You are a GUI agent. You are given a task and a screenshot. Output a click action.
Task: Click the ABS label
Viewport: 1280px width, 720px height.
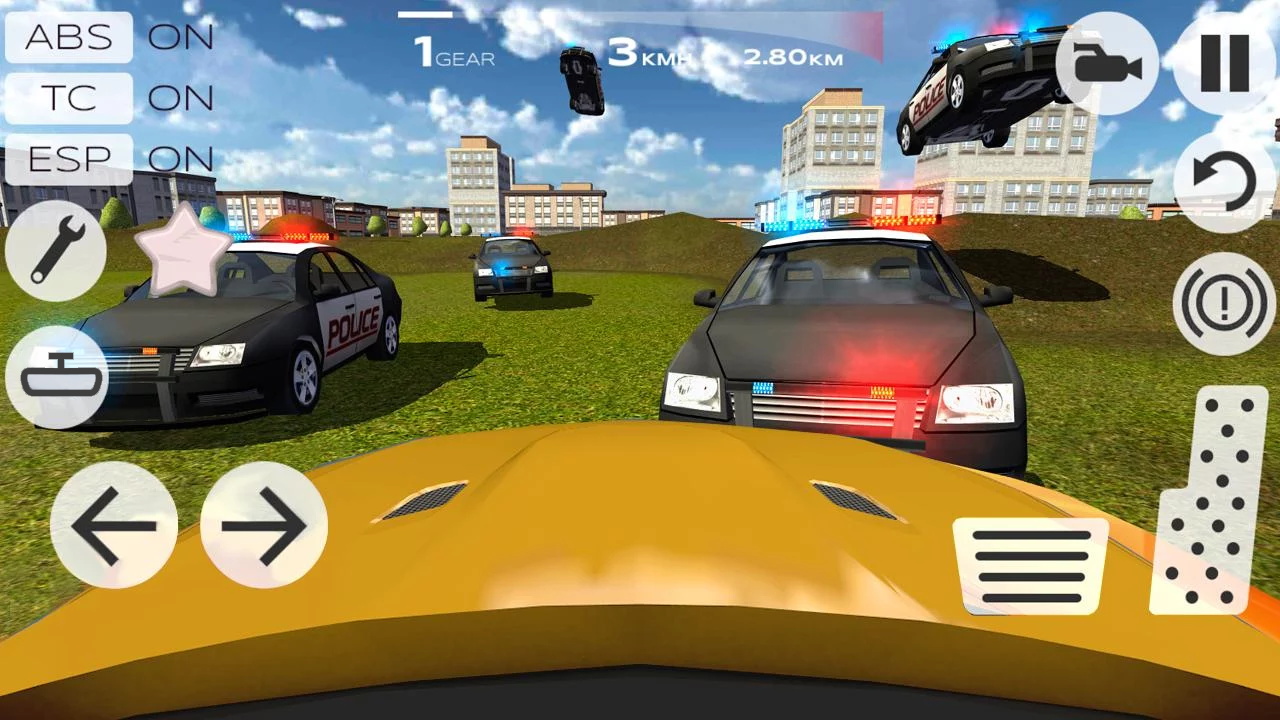coord(68,38)
